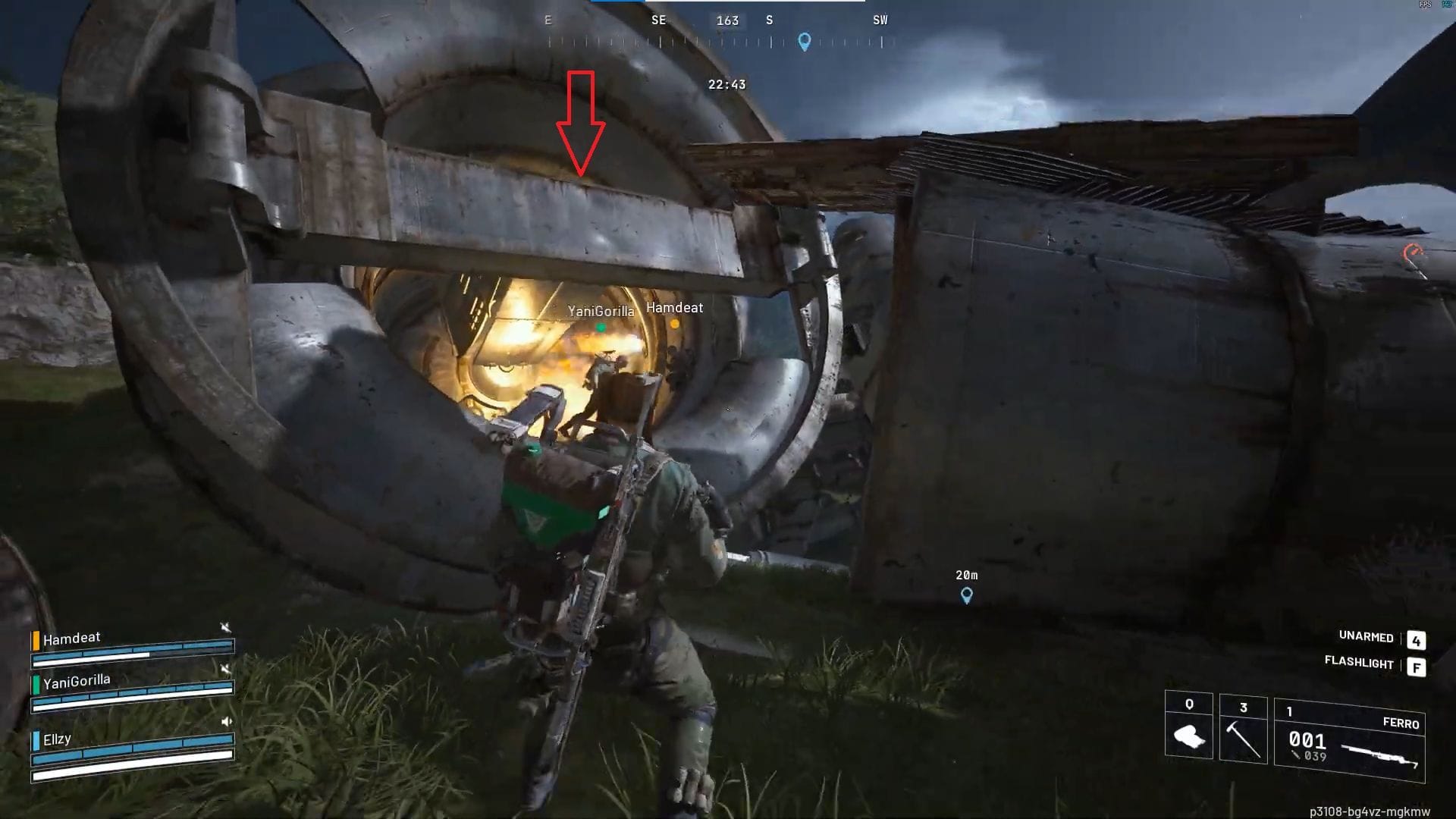The image size is (1456, 819).
Task: Click the SE heading on the compass
Action: pos(659,20)
